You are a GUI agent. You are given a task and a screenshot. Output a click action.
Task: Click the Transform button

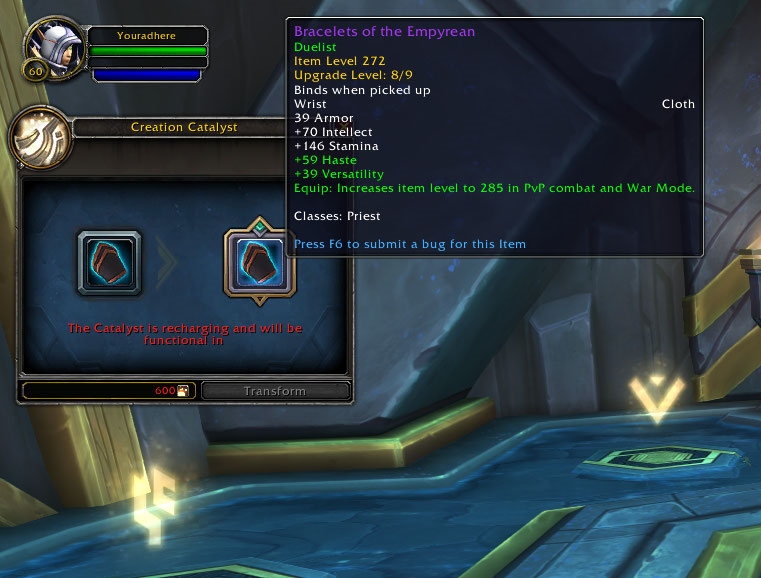coord(275,391)
